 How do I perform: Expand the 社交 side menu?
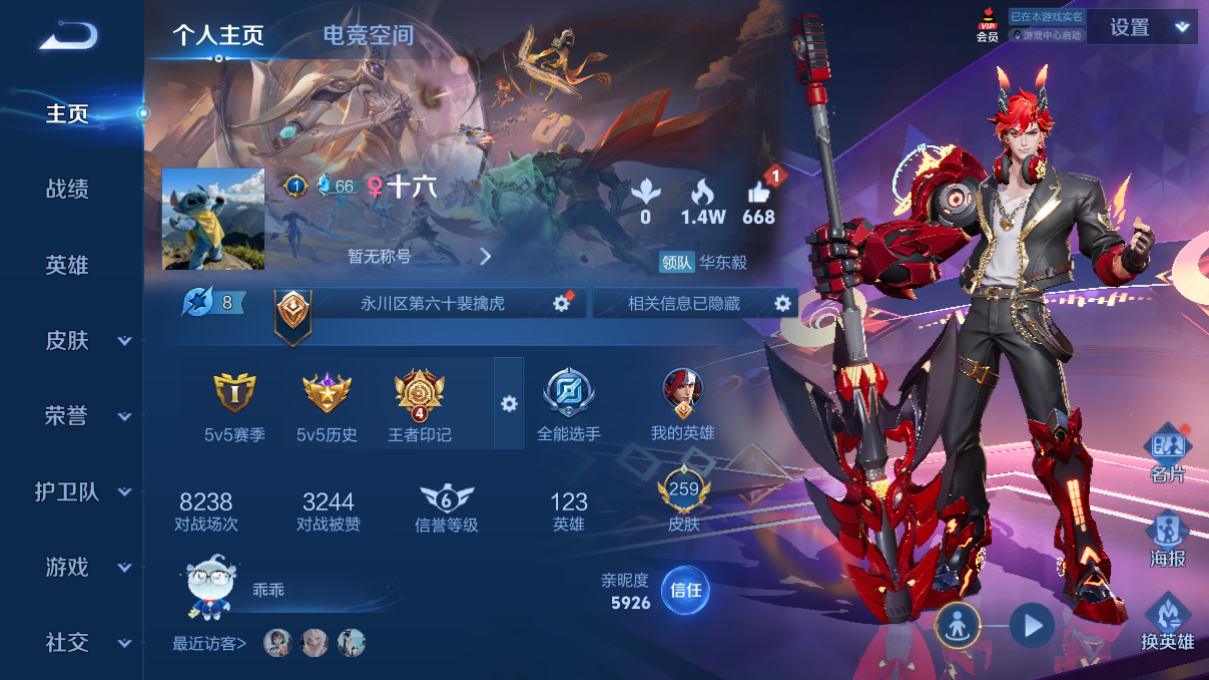pyautogui.click(x=88, y=643)
